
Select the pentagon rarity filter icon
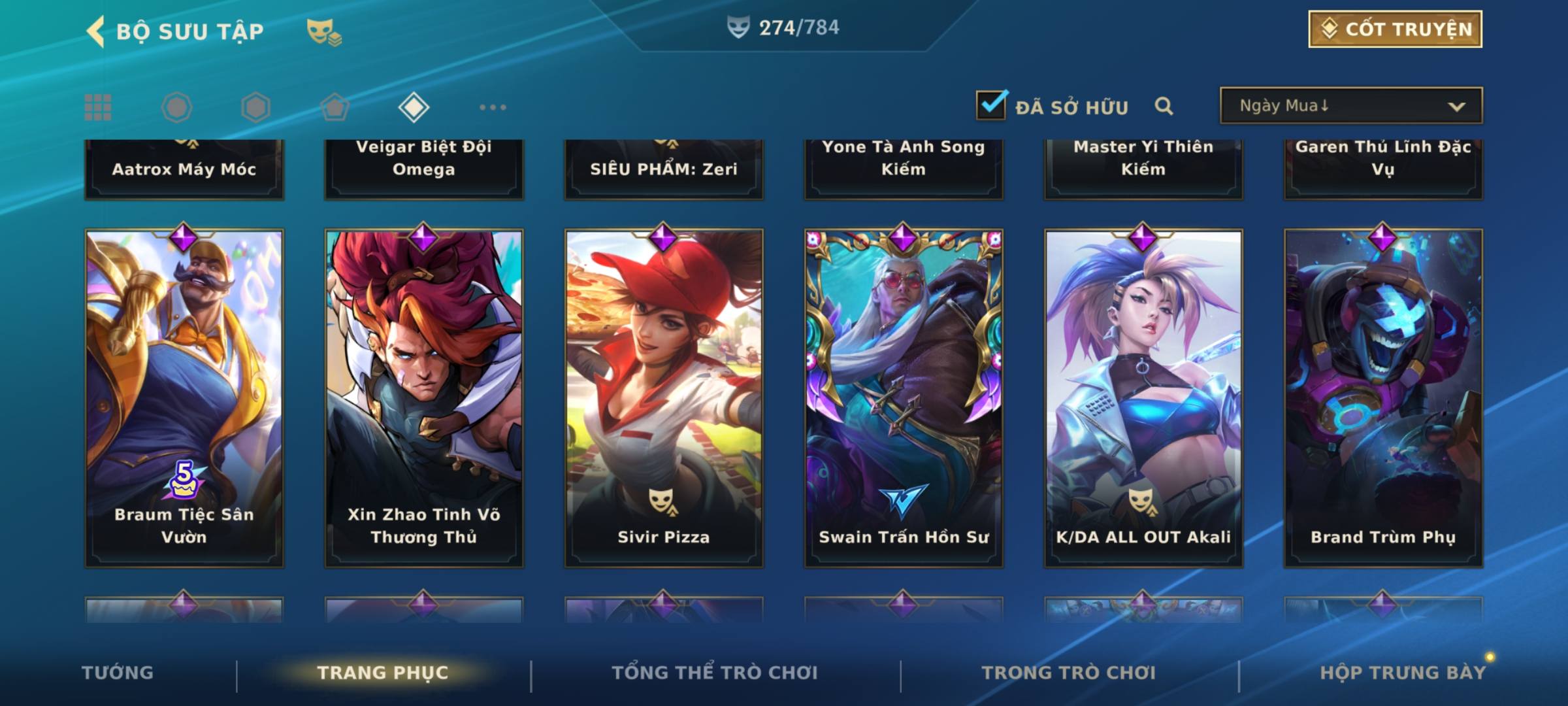pos(335,107)
